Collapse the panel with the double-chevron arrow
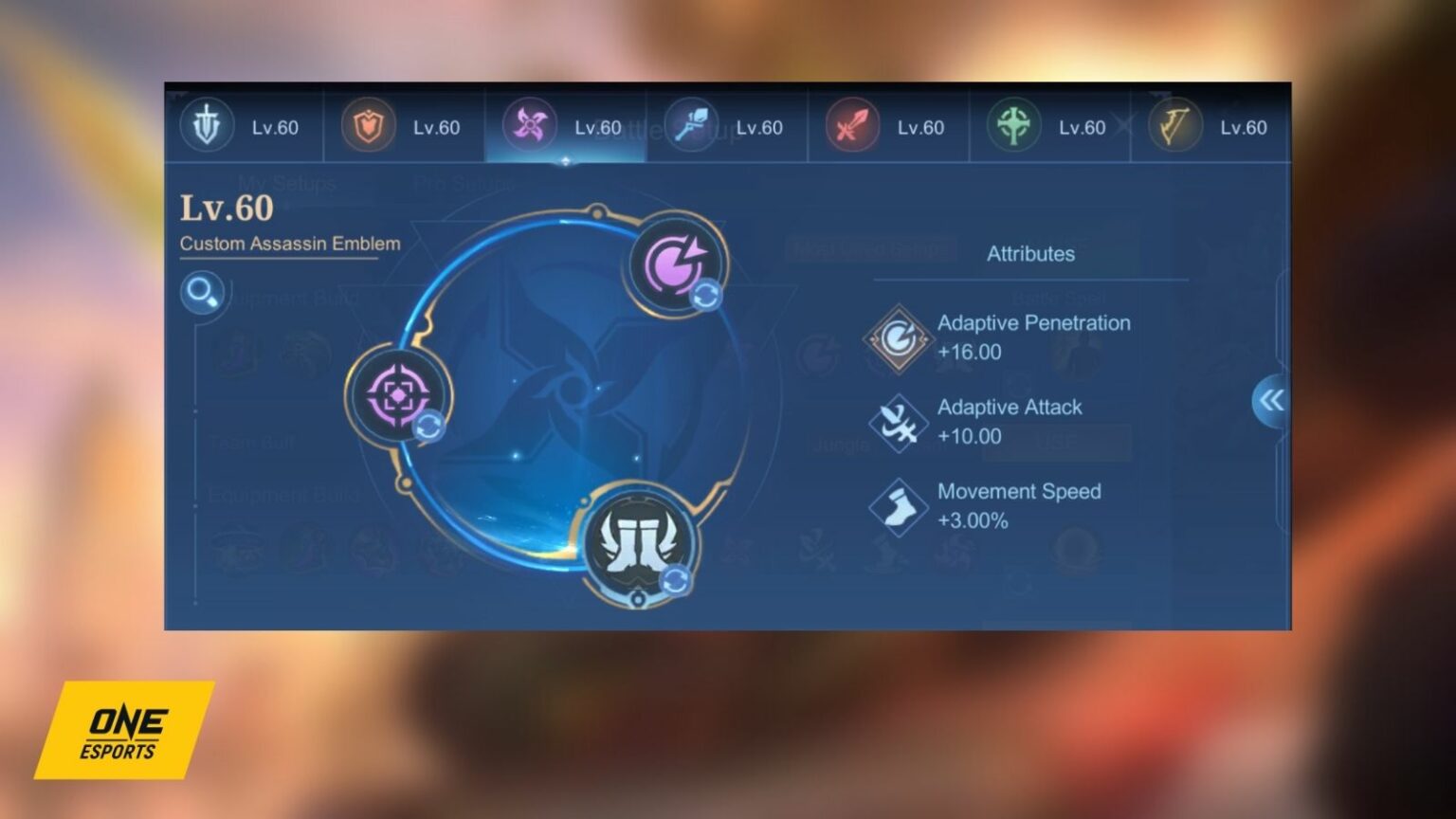 pyautogui.click(x=1270, y=401)
